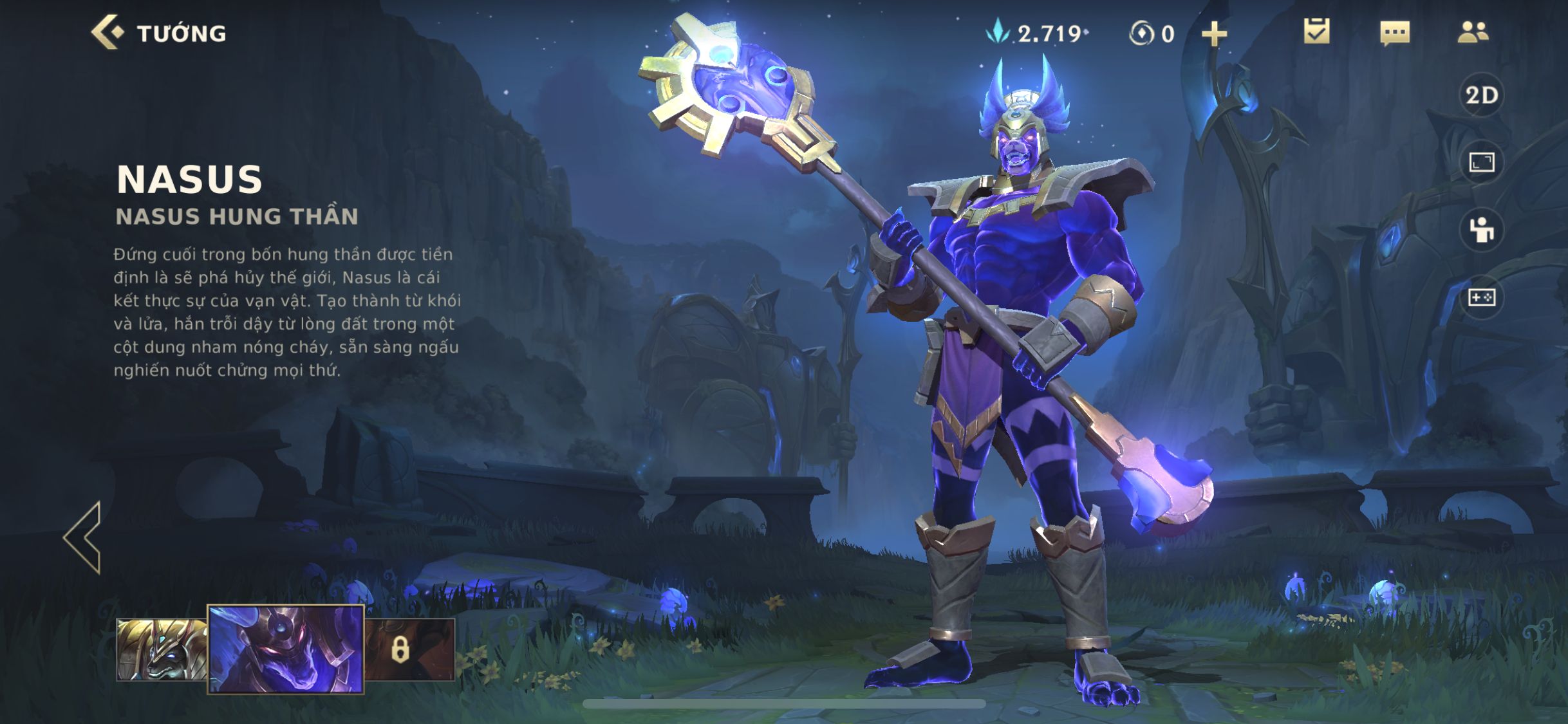The height and width of the screenshot is (724, 1568).
Task: Switch to the 2D splash art view
Action: [1481, 96]
